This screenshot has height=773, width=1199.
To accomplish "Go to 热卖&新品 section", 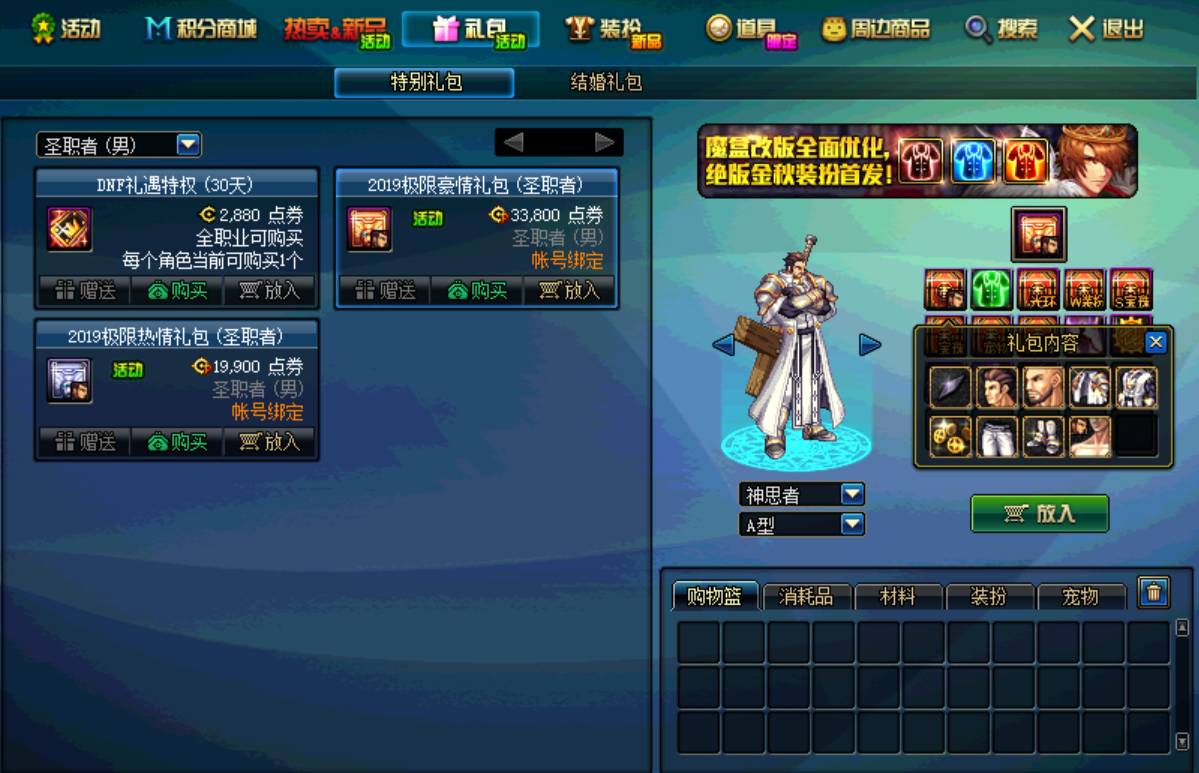I will 336,30.
